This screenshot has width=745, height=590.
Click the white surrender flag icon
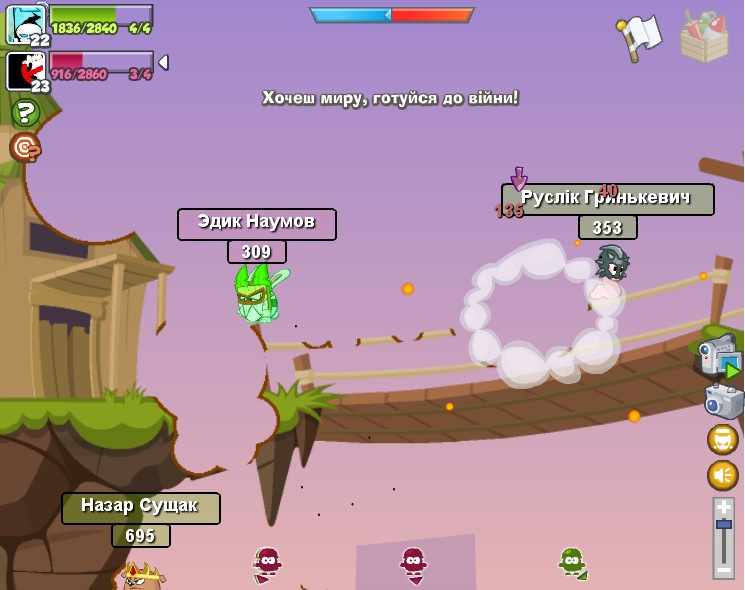pyautogui.click(x=639, y=36)
